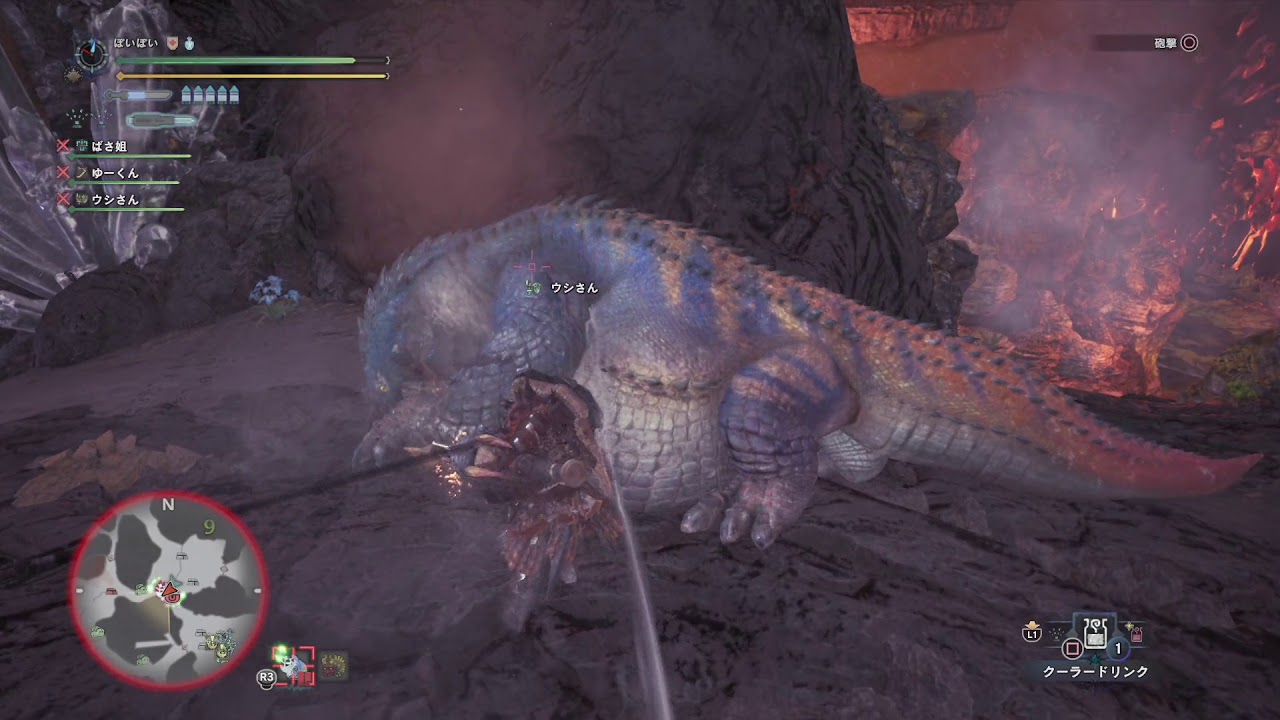Select party member ウシさん in the party list
The height and width of the screenshot is (720, 1280).
pos(112,199)
